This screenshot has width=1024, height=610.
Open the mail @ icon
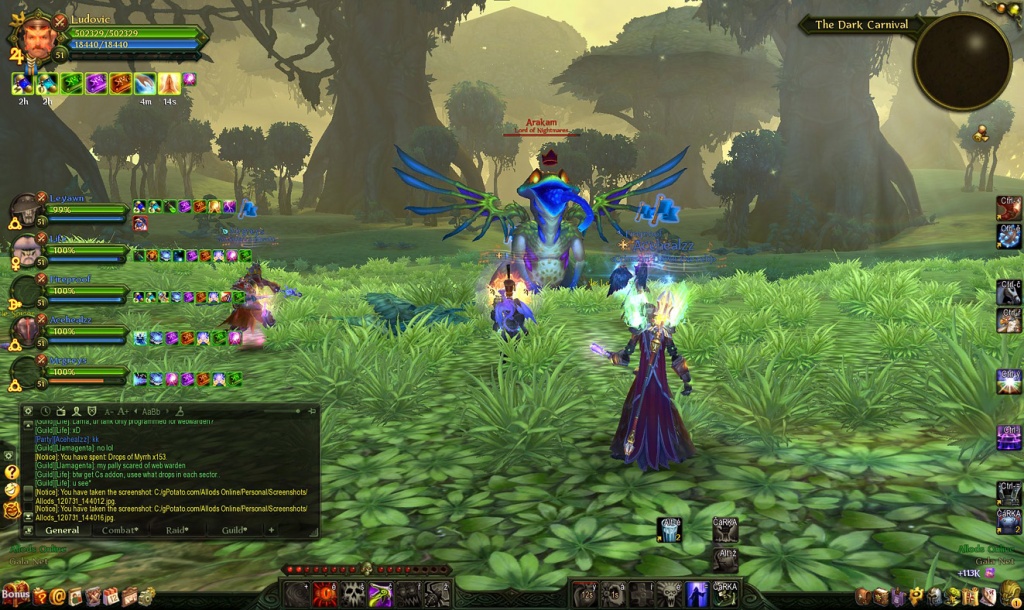58,597
